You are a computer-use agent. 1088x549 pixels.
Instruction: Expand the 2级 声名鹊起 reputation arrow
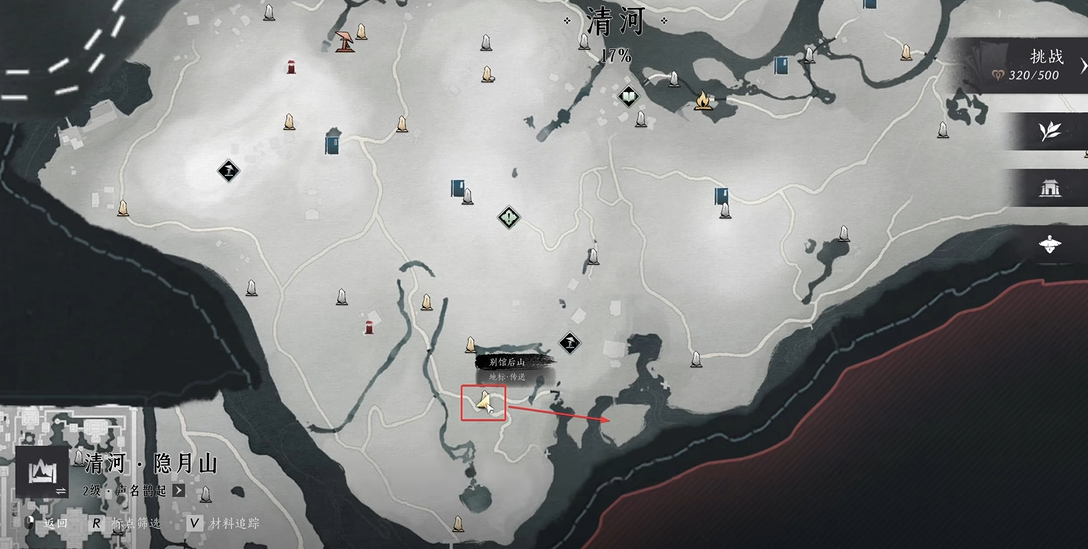point(179,491)
